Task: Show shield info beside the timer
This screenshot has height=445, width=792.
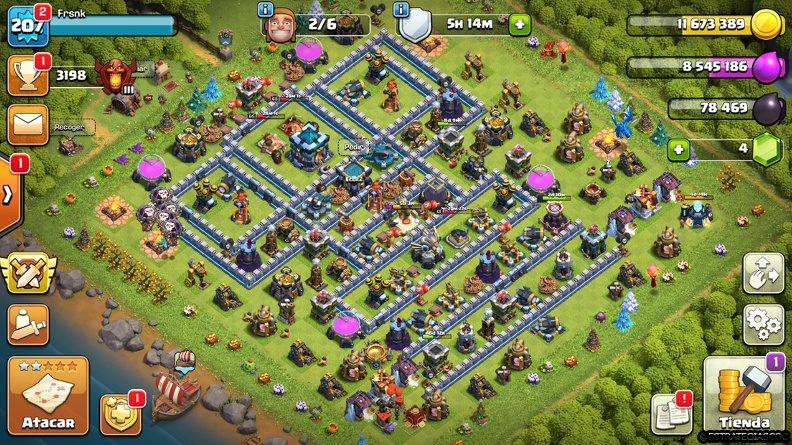Action: click(x=402, y=9)
